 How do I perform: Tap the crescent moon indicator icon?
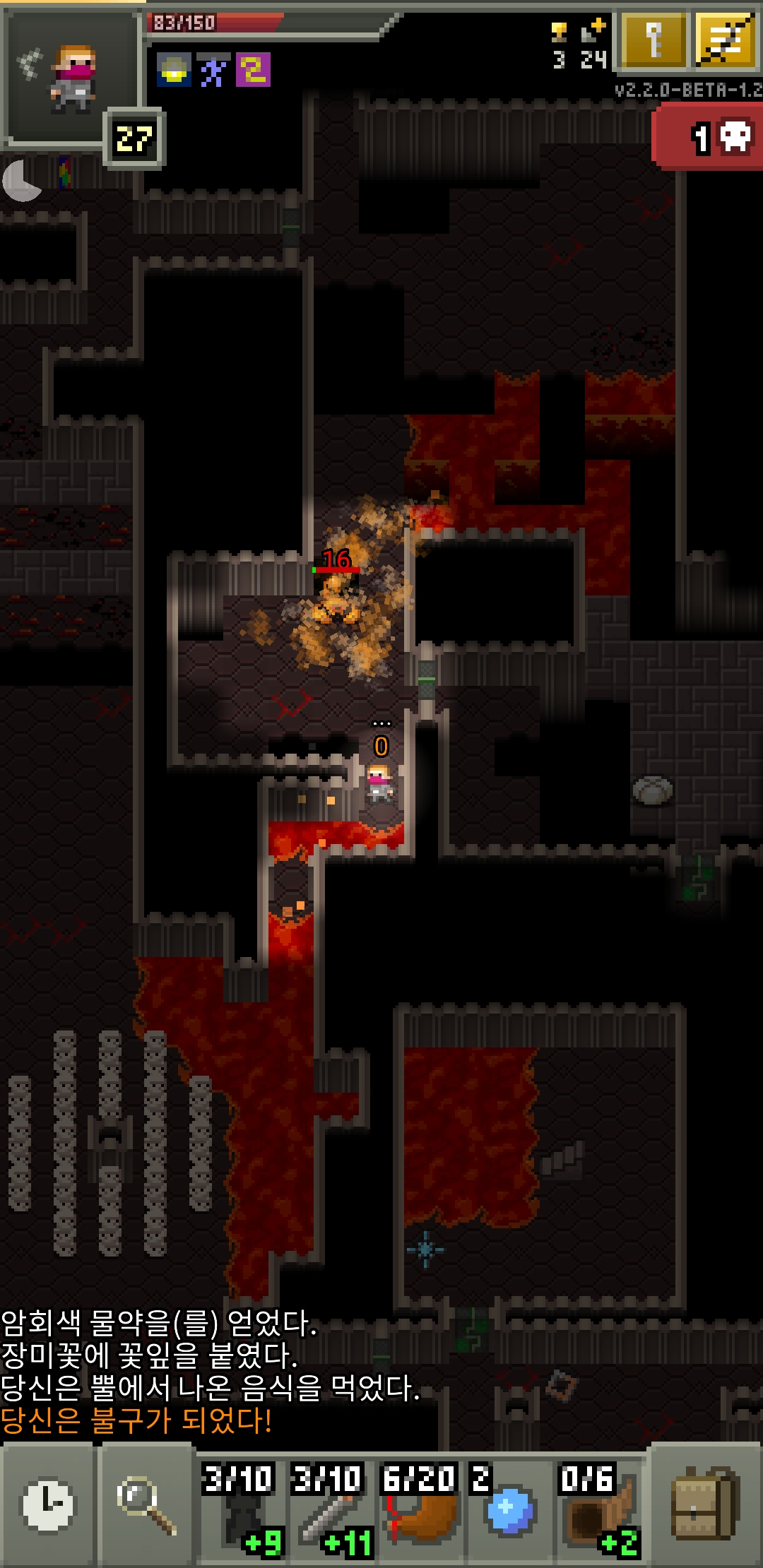21,181
